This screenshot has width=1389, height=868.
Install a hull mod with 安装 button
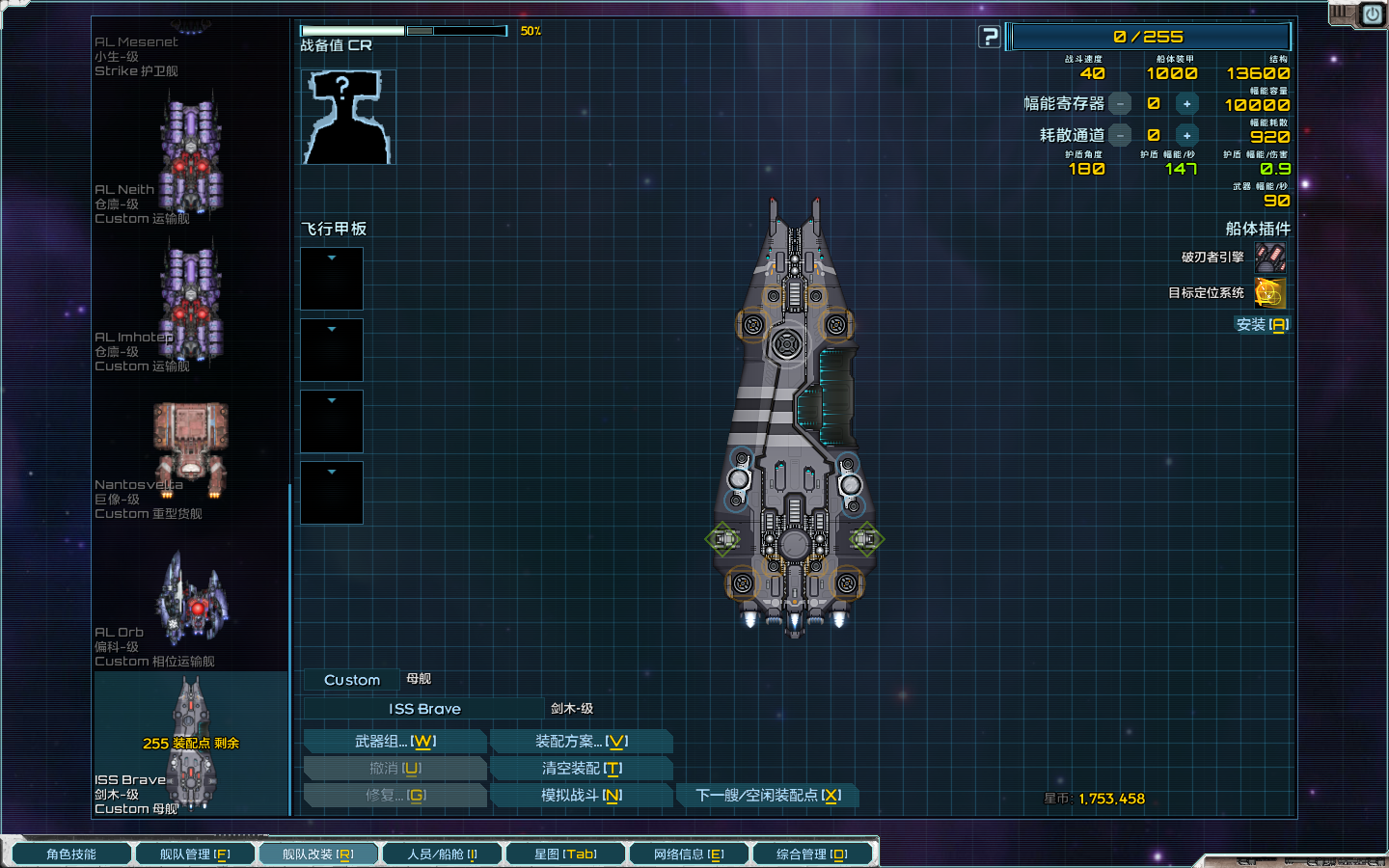pos(1262,325)
